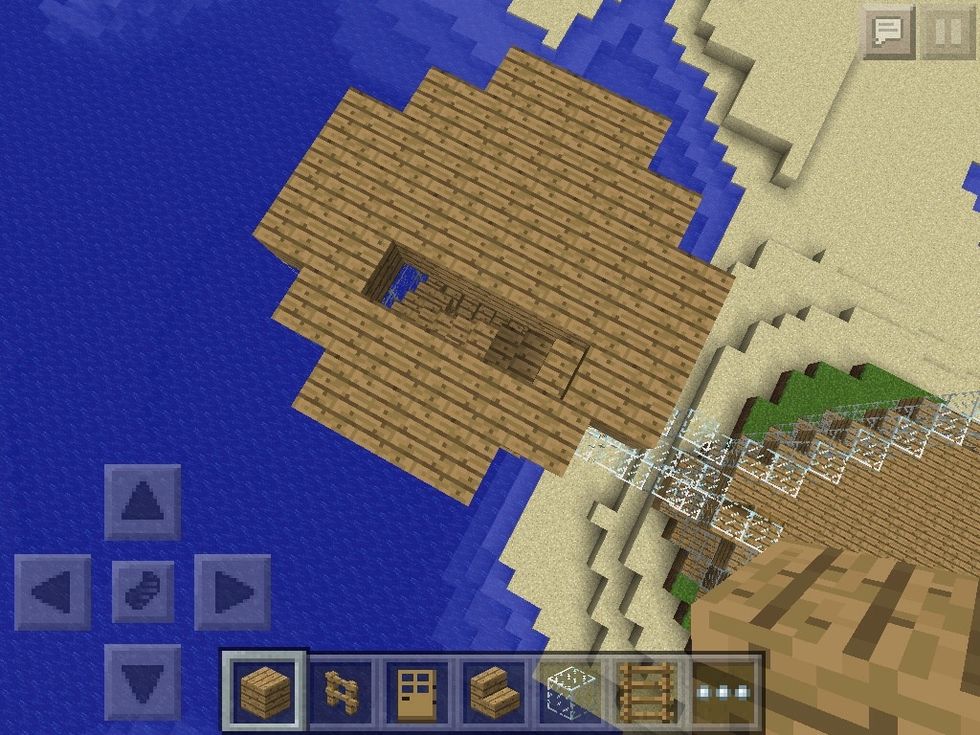This screenshot has width=980, height=735.
Task: Select the fence hotbar slot
Action: point(341,690)
